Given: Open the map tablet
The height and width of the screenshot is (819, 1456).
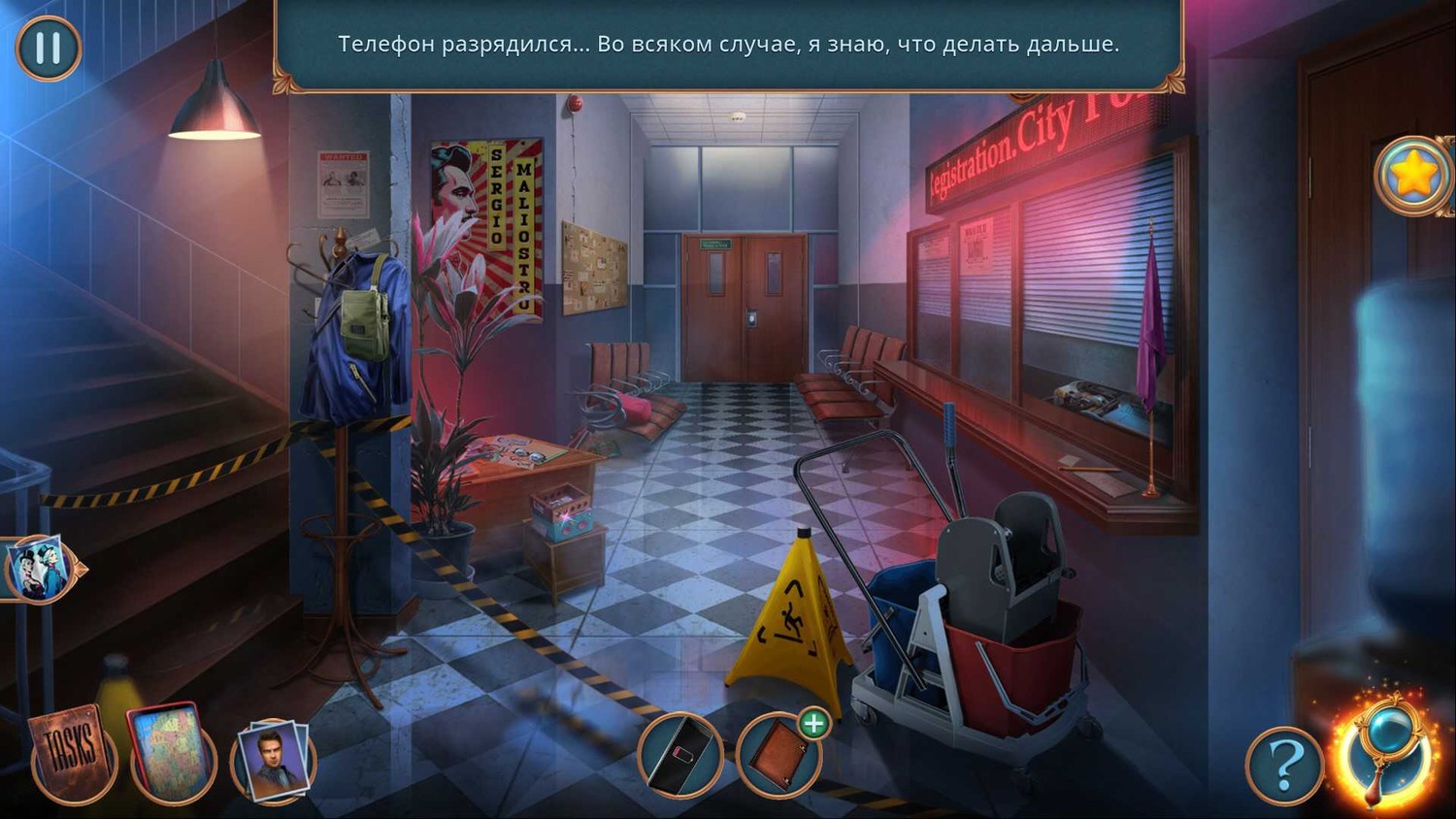Looking at the screenshot, I should click(172, 753).
